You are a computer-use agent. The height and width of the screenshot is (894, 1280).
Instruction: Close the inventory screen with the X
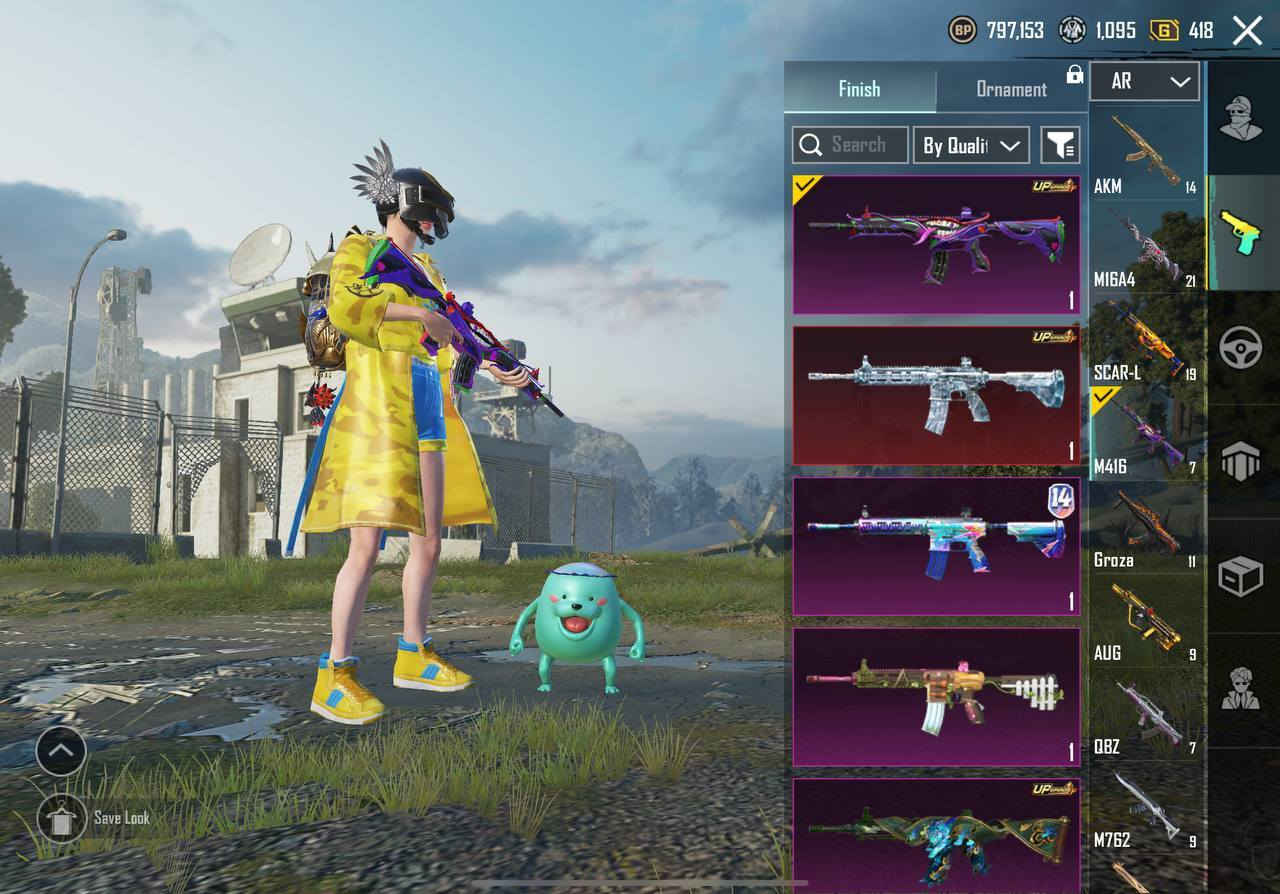click(1247, 31)
